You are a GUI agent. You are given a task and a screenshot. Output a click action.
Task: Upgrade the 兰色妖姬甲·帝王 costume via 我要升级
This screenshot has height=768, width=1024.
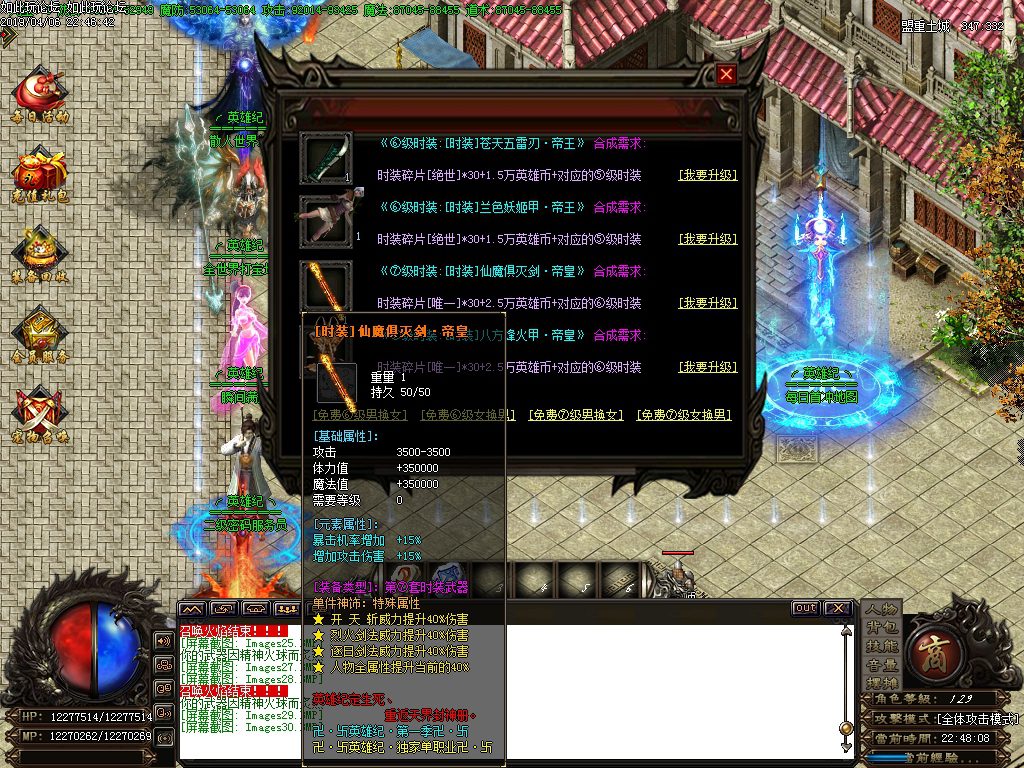point(707,239)
